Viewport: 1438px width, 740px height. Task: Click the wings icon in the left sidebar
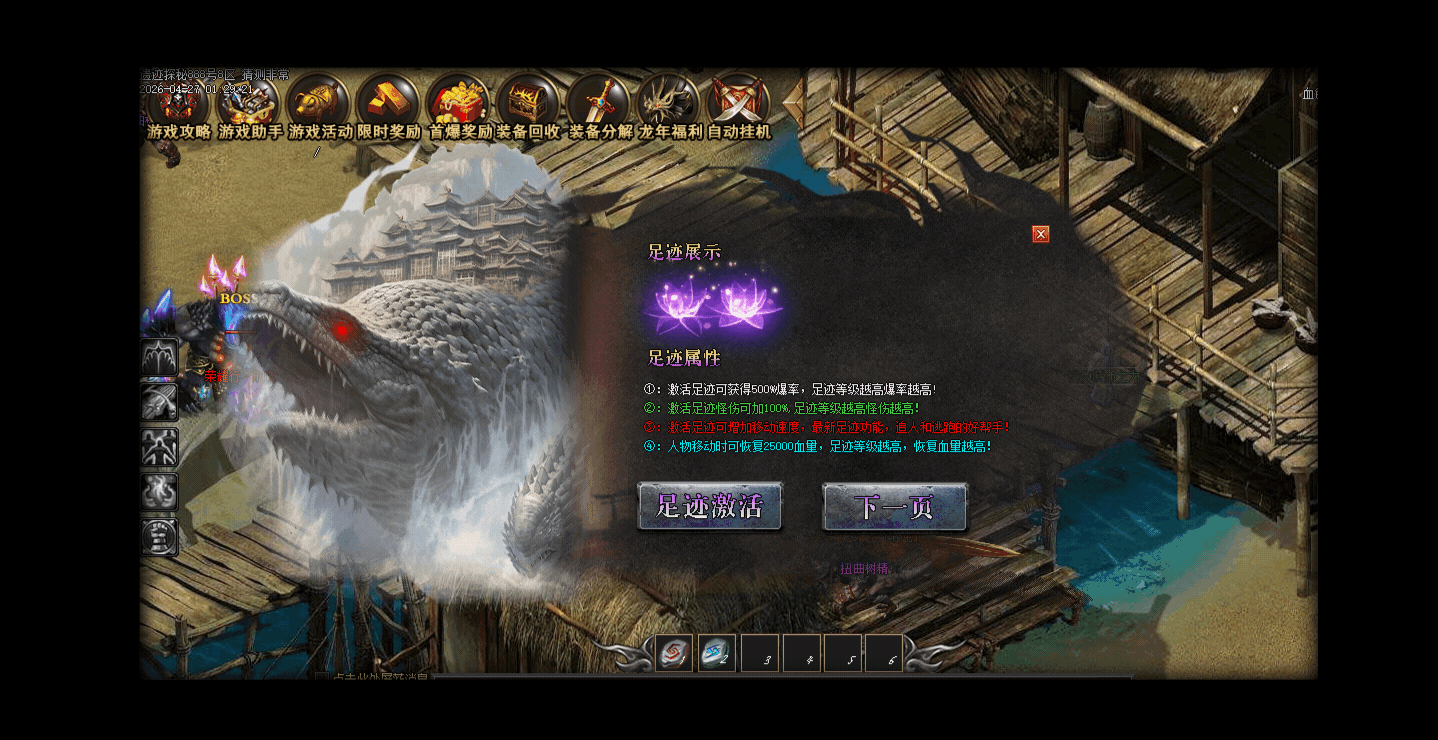click(x=160, y=357)
